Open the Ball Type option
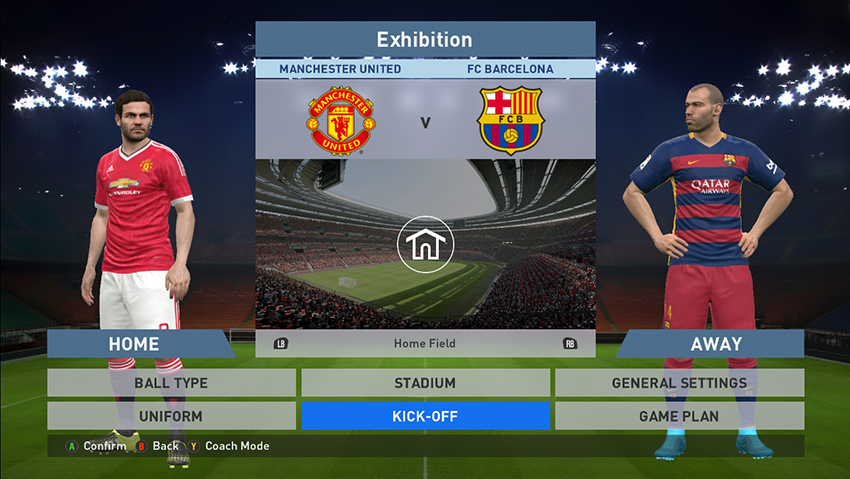This screenshot has width=850, height=479. pyautogui.click(x=171, y=383)
